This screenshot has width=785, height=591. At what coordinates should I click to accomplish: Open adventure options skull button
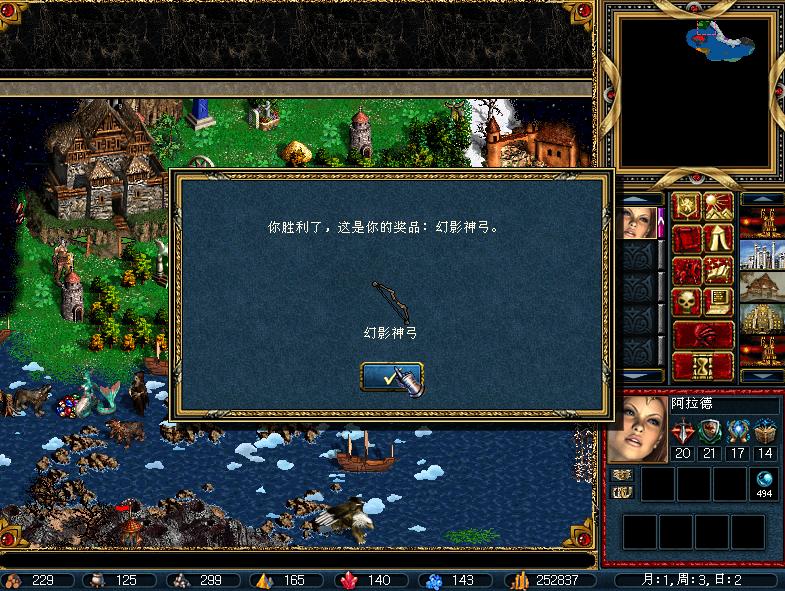(687, 302)
